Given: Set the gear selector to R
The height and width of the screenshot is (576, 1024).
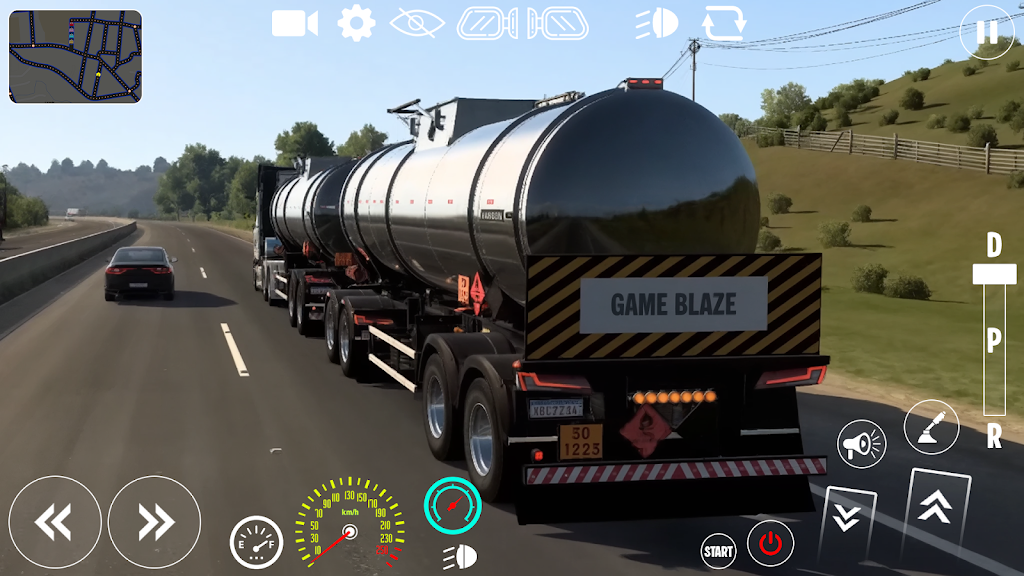Looking at the screenshot, I should pyautogui.click(x=994, y=437).
